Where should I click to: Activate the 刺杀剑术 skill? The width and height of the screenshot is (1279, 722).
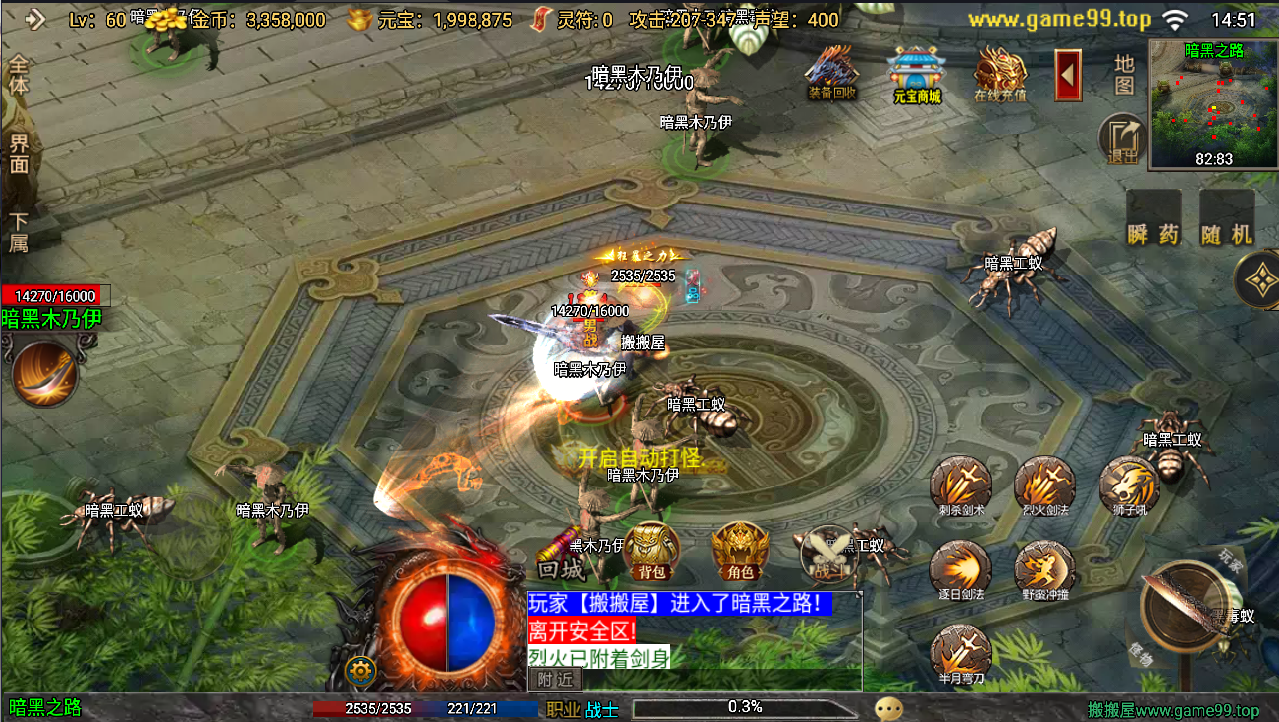961,487
